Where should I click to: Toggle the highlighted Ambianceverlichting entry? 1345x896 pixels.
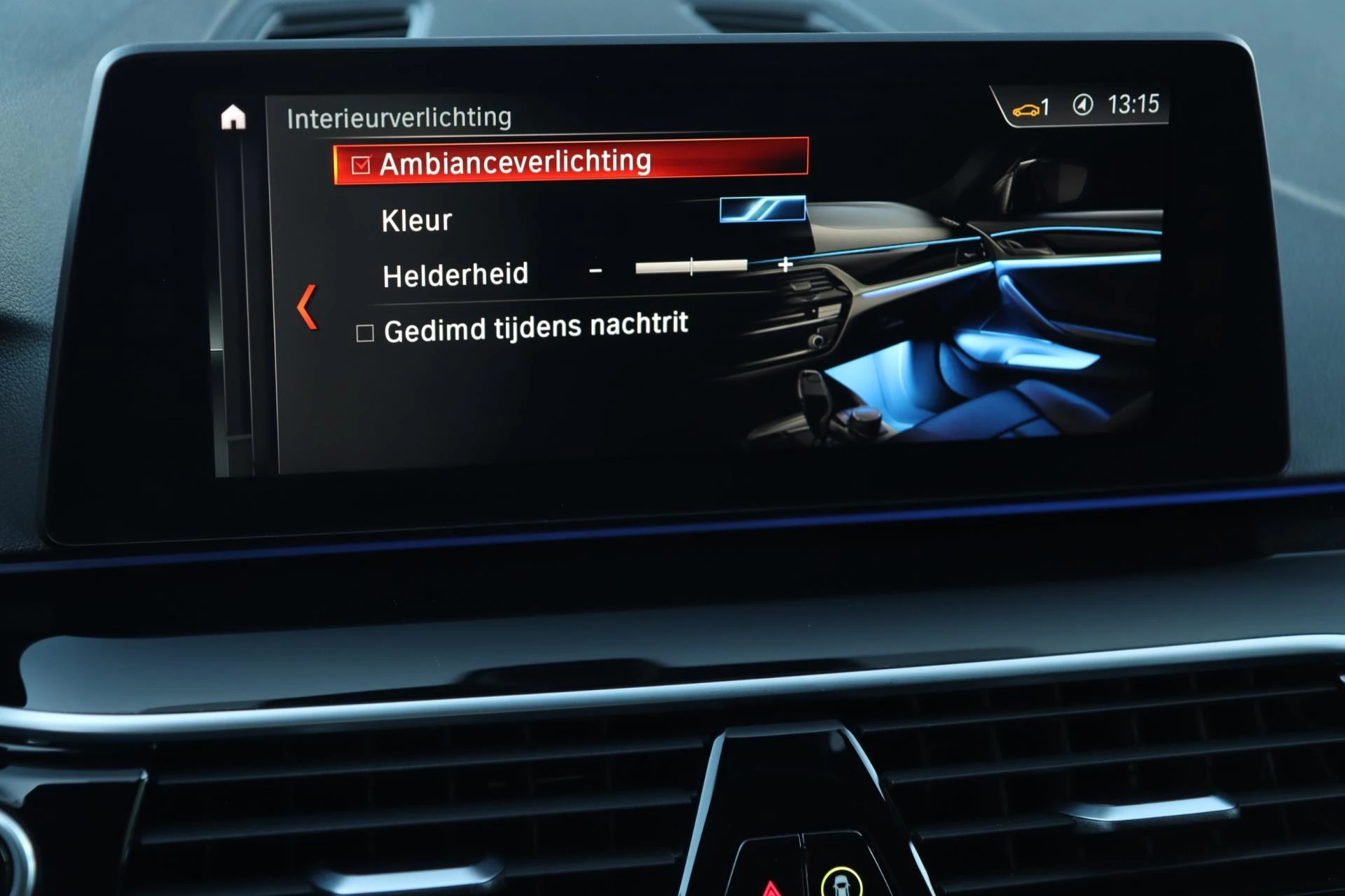[x=516, y=162]
